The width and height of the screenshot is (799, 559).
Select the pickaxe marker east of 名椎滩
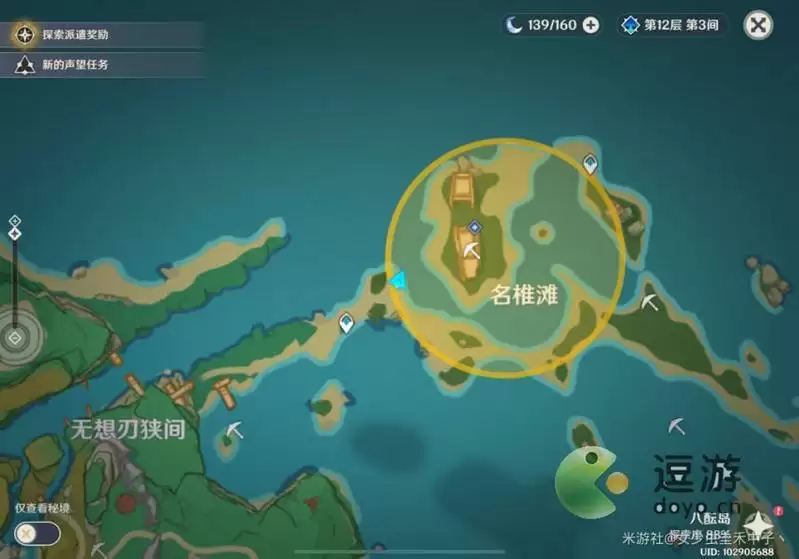[x=650, y=300]
